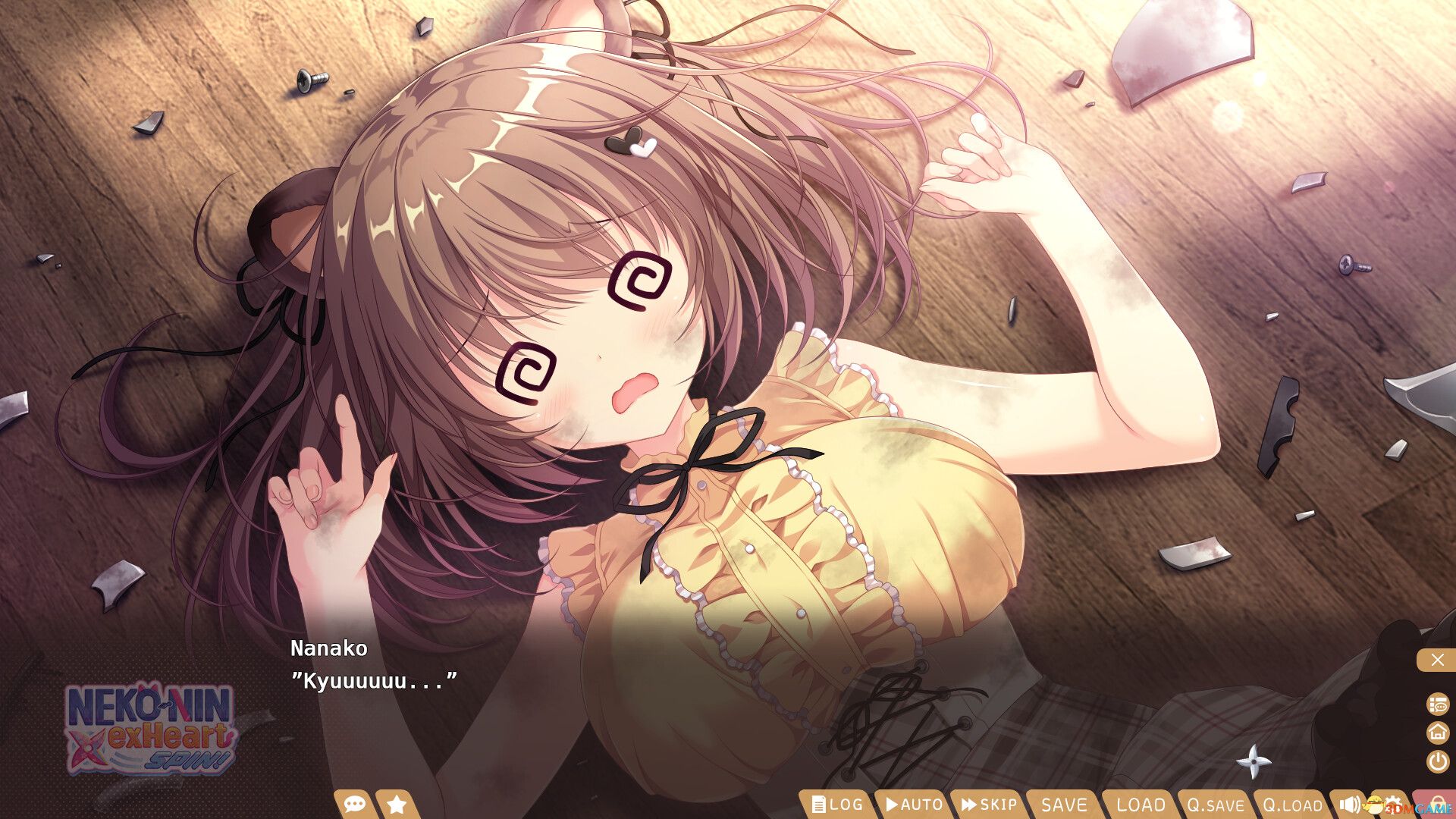Click the gear settings icon bottom-right

click(1394, 804)
